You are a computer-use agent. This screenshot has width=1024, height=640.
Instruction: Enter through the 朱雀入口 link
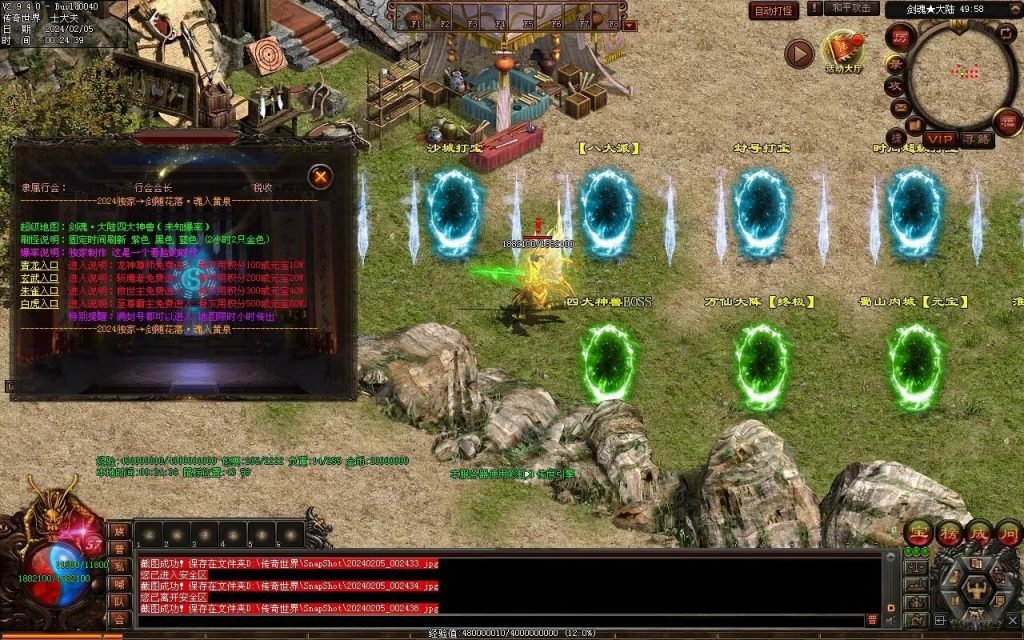click(x=40, y=290)
